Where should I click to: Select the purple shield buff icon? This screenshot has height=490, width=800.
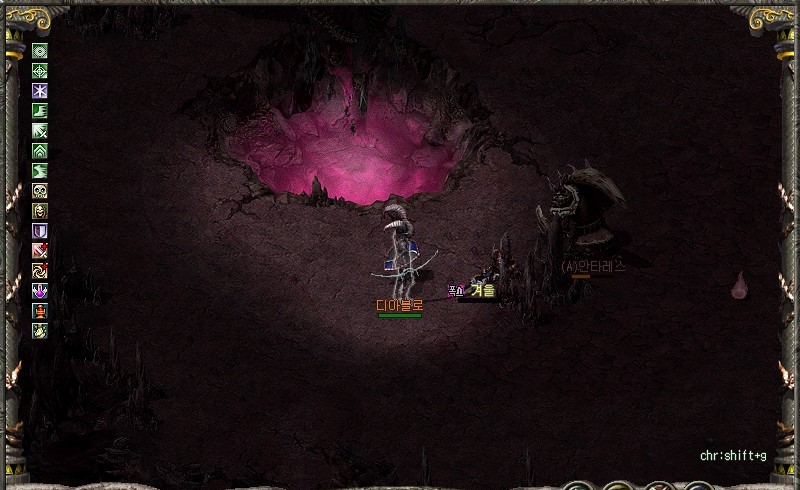(x=40, y=231)
